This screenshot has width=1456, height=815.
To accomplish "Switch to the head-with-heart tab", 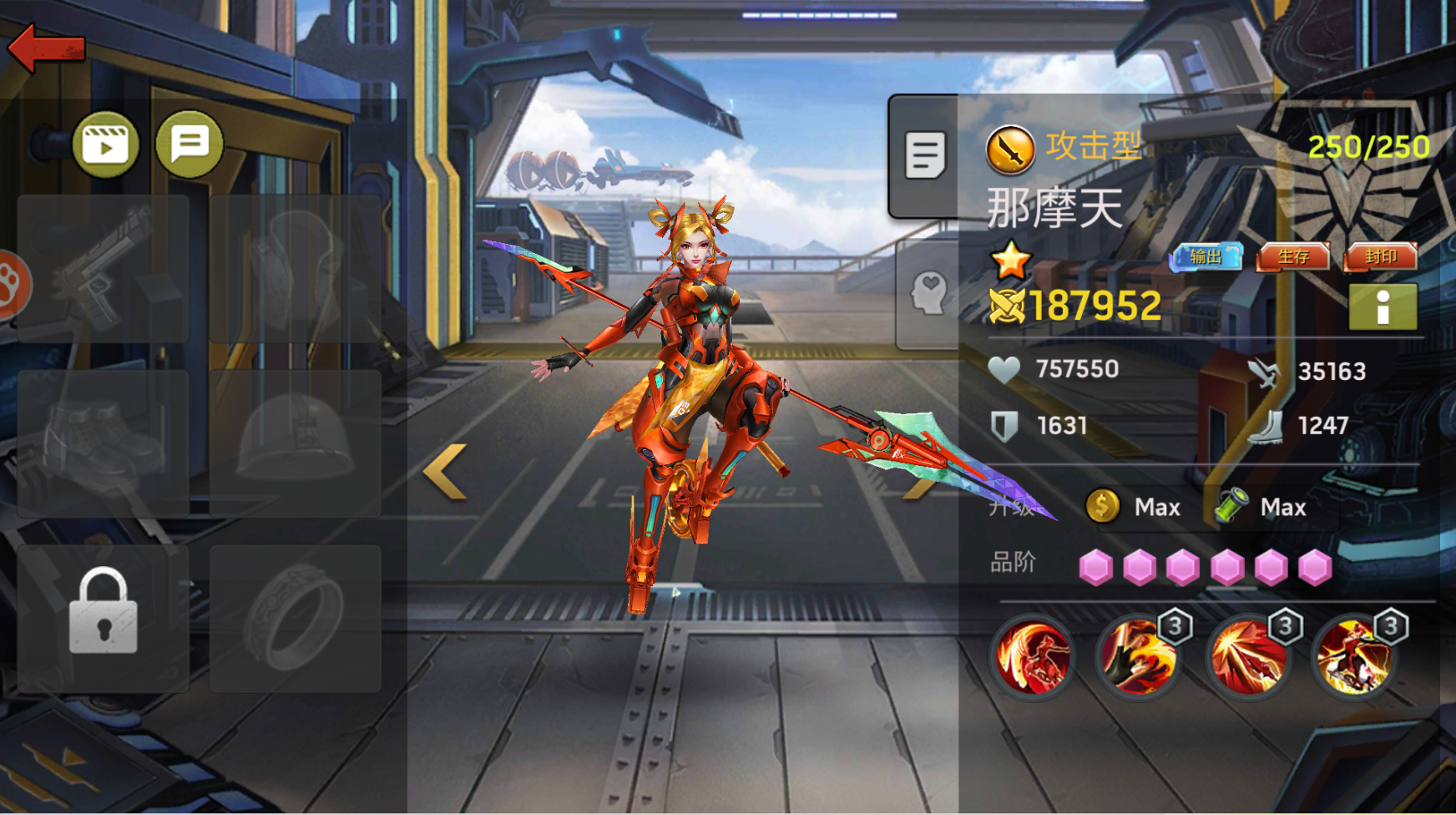I will [x=928, y=294].
